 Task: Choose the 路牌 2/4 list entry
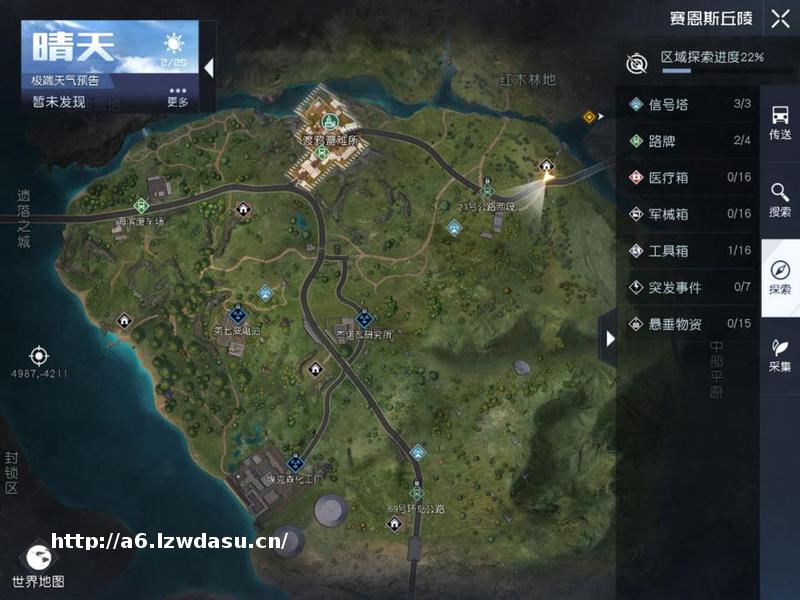pos(690,141)
